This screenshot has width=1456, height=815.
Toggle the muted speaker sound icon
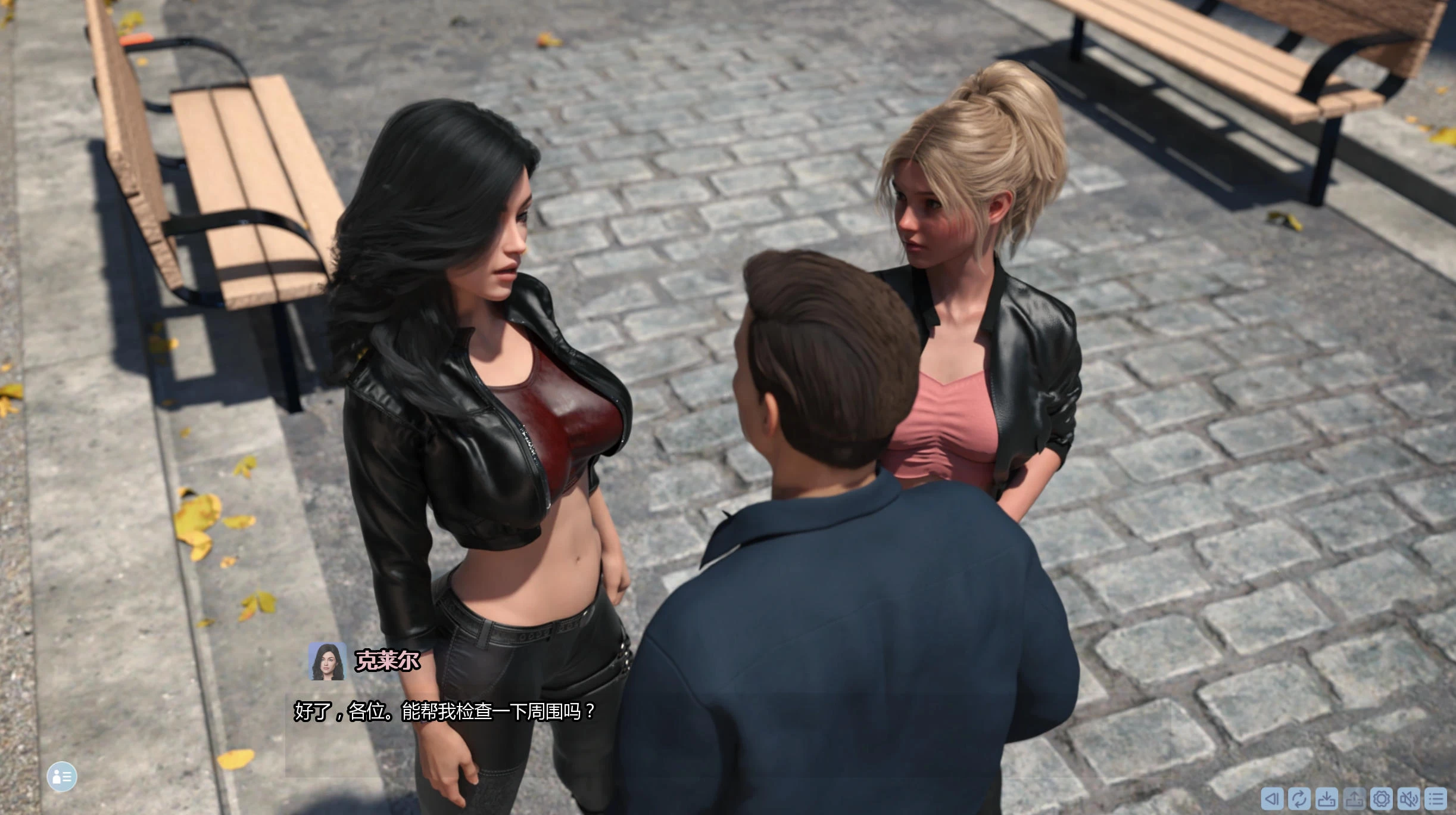(x=1409, y=798)
